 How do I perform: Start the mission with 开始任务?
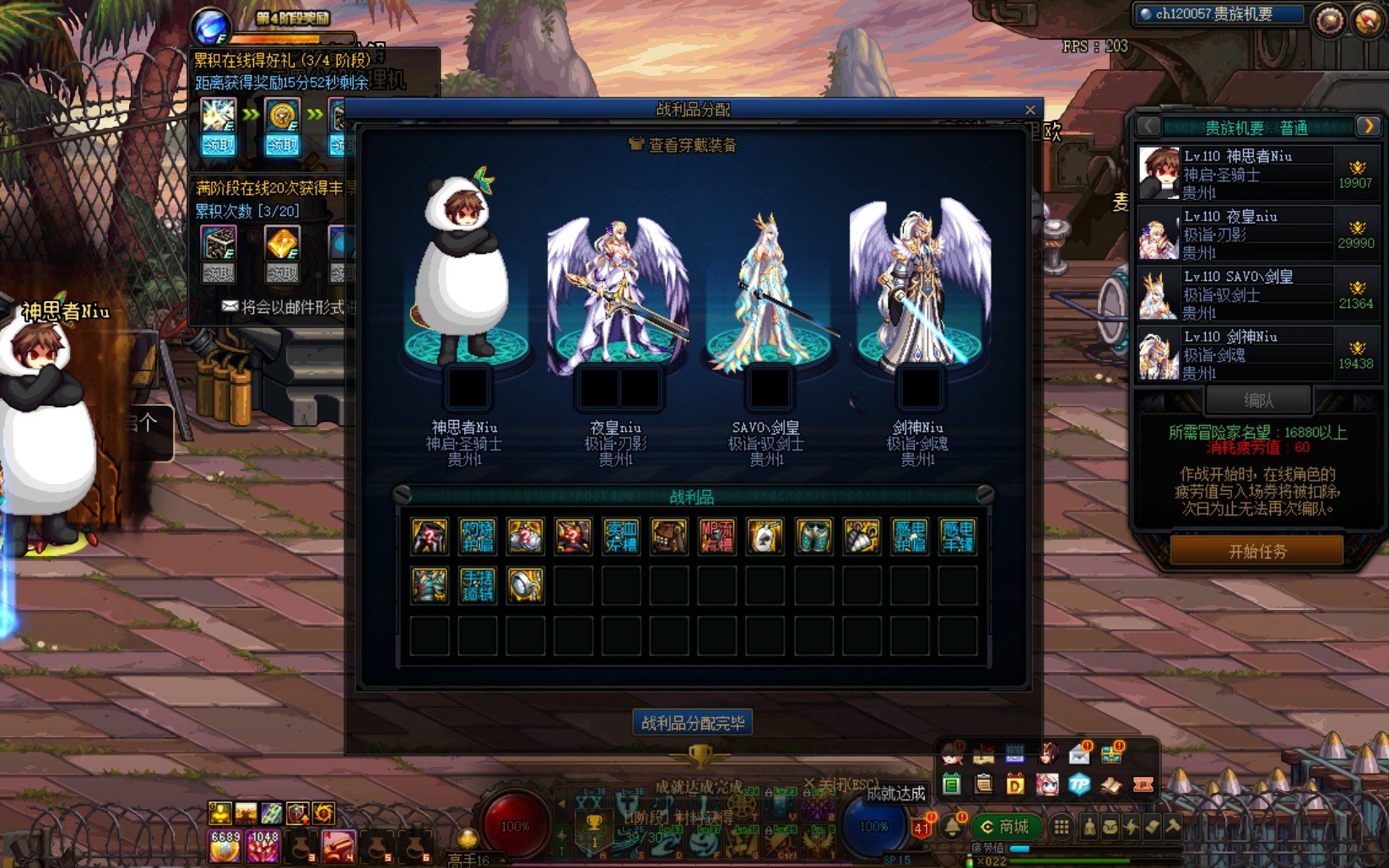coord(1257,552)
